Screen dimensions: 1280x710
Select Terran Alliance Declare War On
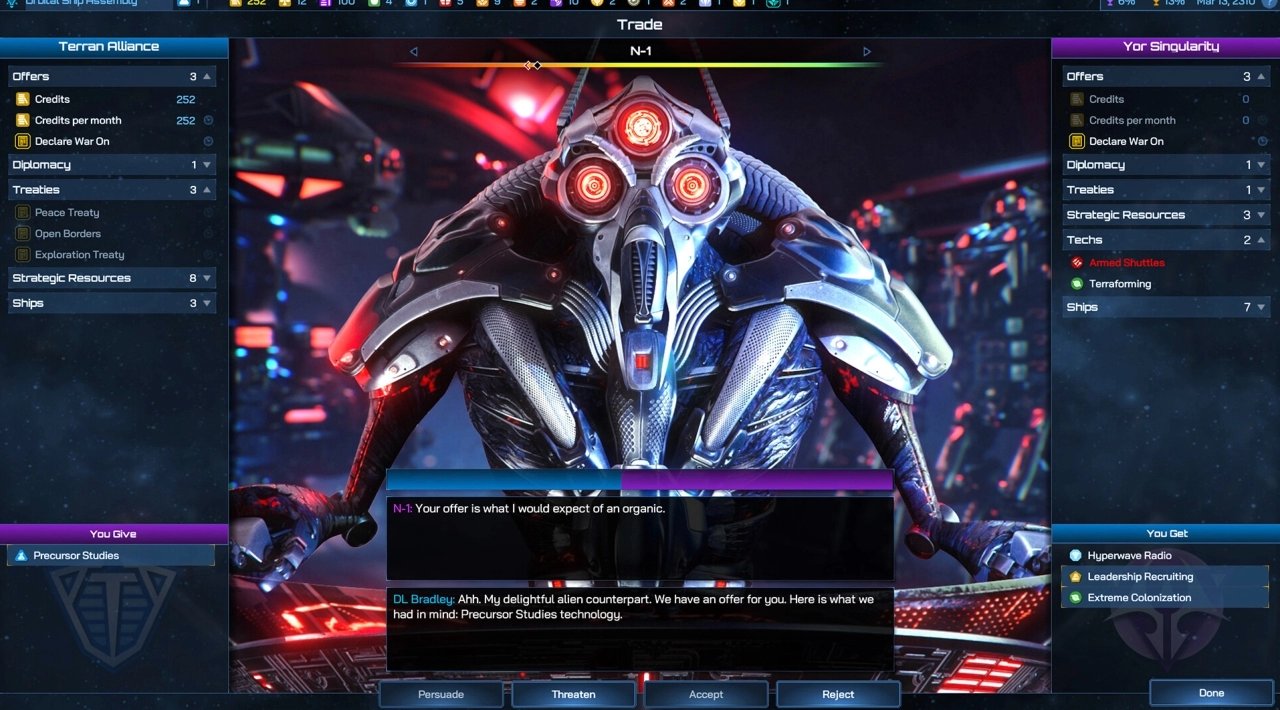point(72,141)
